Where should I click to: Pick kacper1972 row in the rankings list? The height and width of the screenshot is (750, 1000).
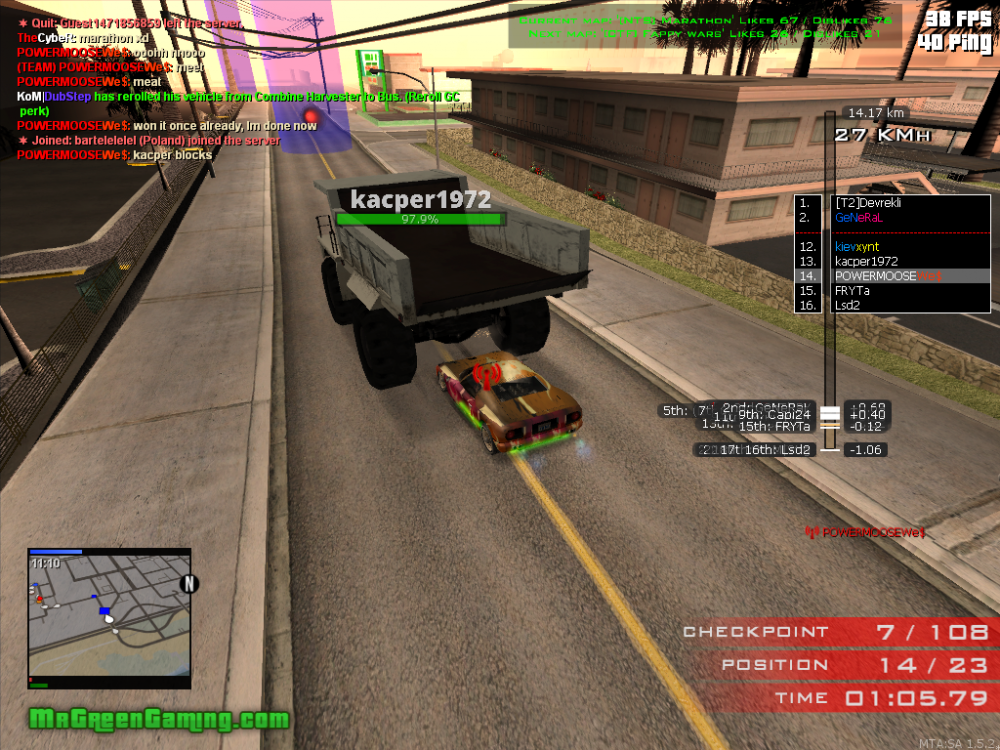(x=866, y=261)
